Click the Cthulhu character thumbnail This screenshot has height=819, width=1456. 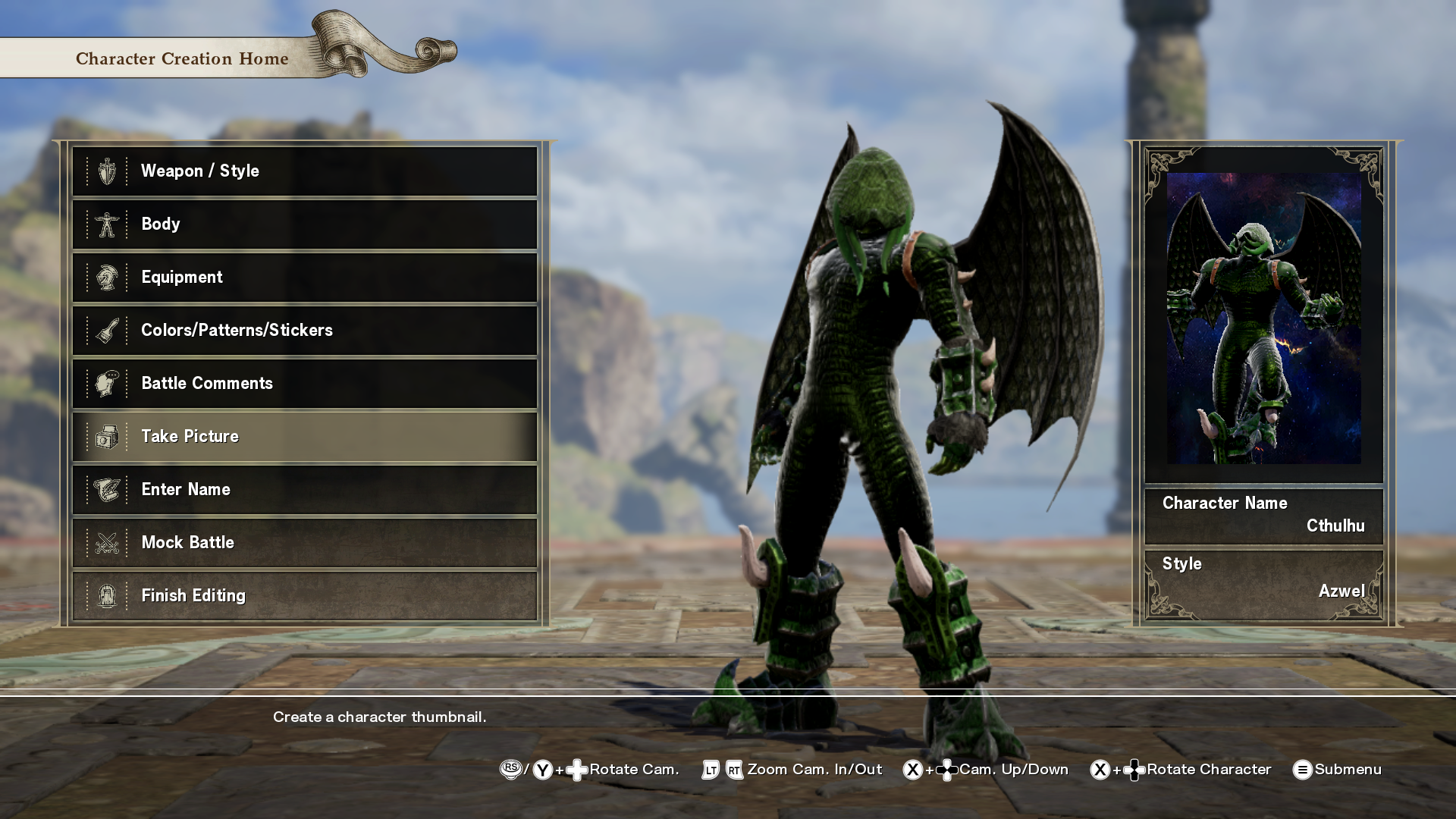coord(1263,318)
